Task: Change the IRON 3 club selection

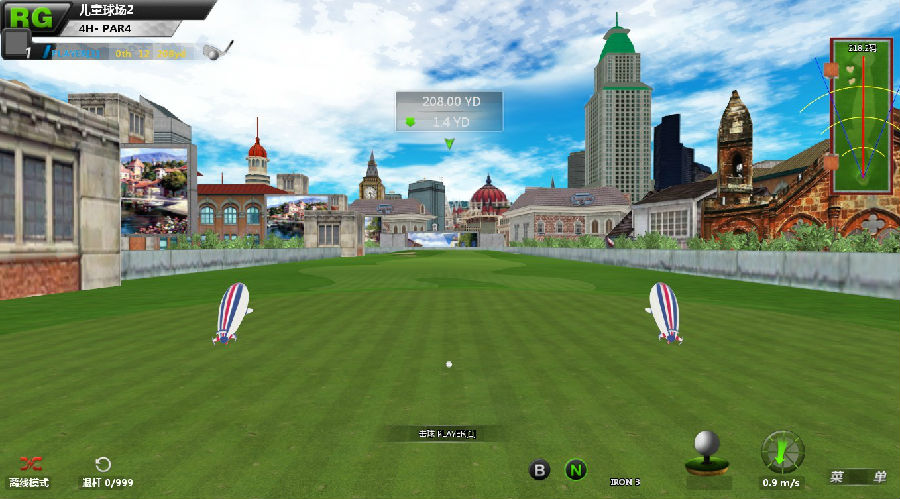Action: coord(626,482)
